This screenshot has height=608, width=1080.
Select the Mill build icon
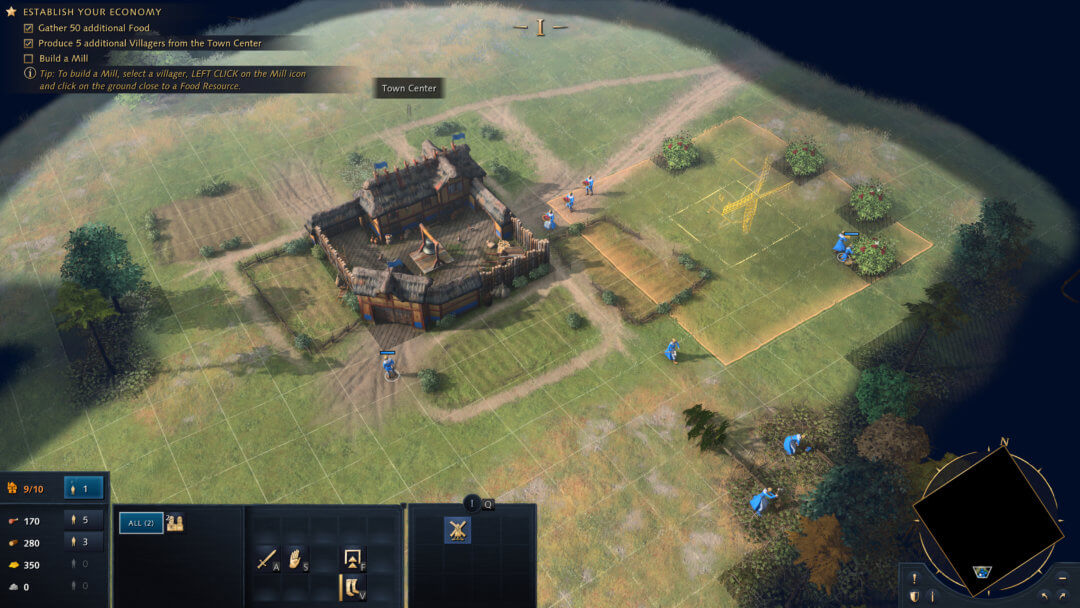tap(457, 530)
